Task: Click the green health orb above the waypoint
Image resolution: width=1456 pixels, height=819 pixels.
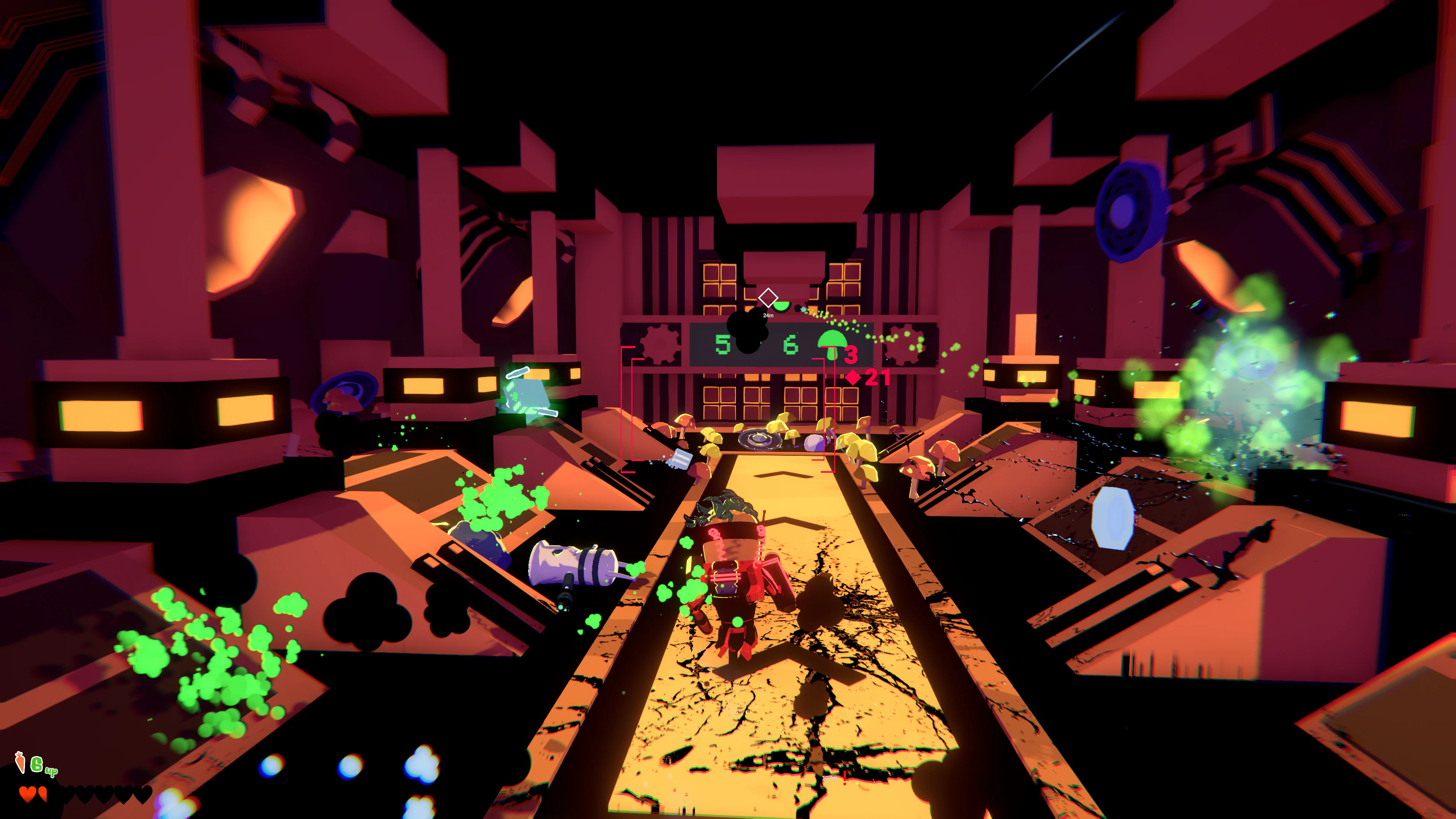Action: tap(781, 305)
